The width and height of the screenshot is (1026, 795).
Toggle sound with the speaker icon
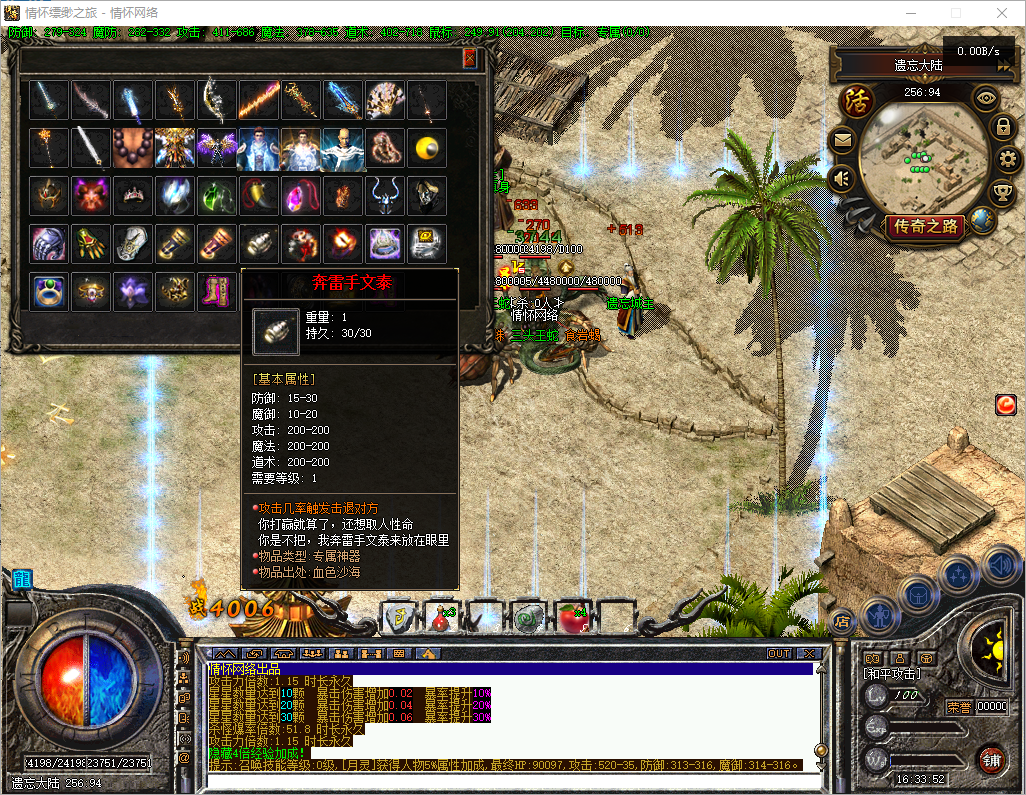coord(842,180)
